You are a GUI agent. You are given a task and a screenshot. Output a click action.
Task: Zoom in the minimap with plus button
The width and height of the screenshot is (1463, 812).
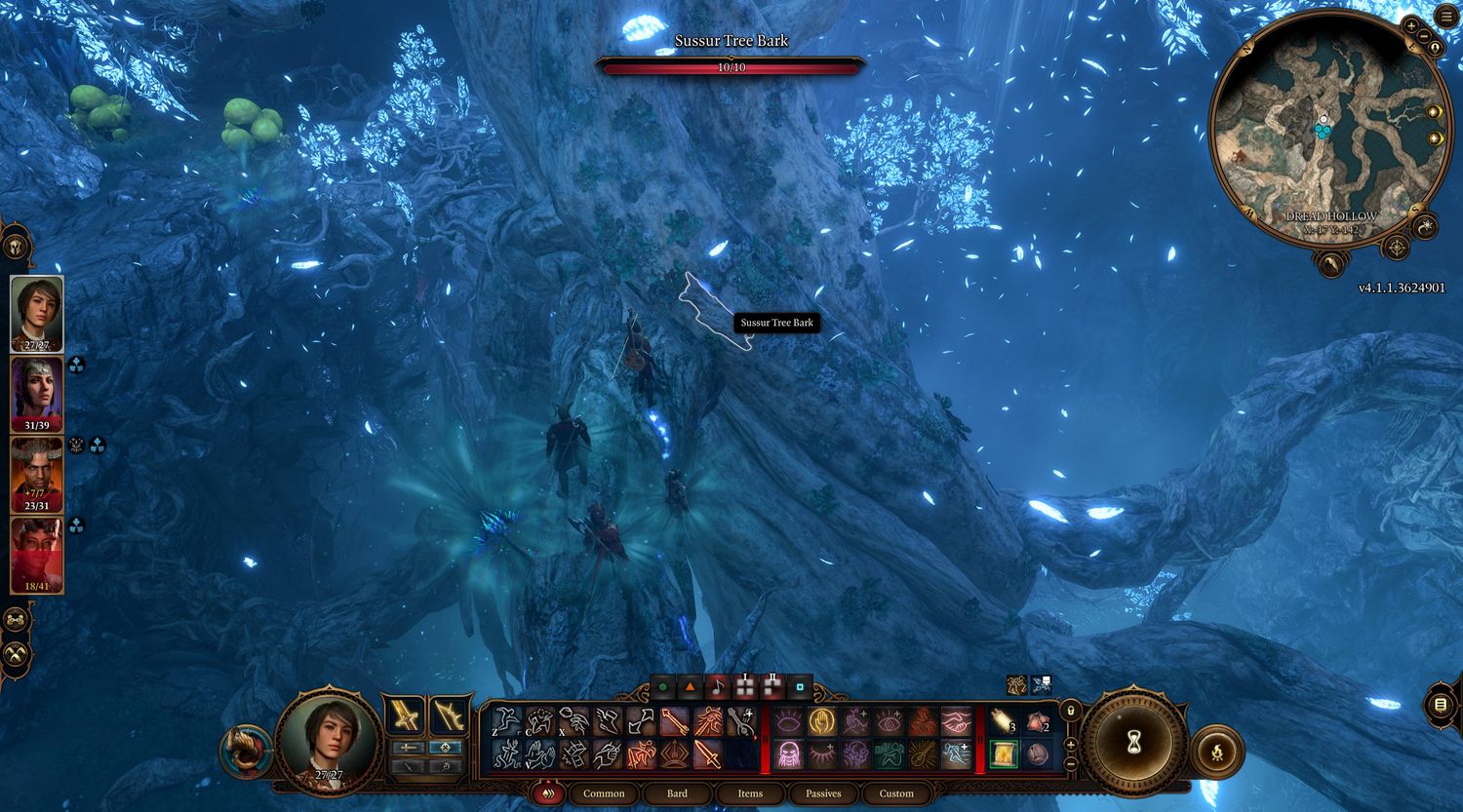tap(1411, 24)
